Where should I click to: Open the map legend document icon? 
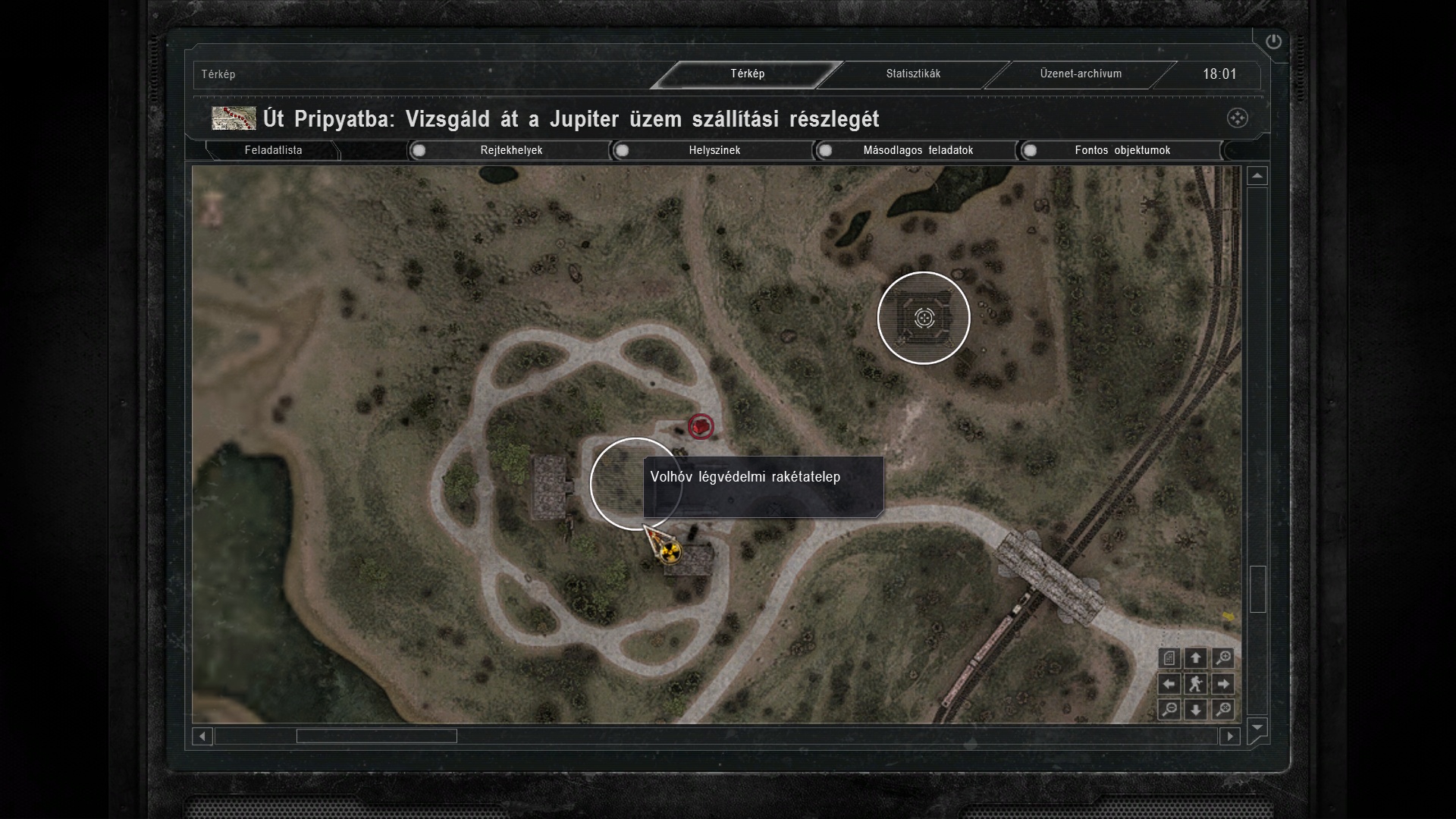point(1169,658)
